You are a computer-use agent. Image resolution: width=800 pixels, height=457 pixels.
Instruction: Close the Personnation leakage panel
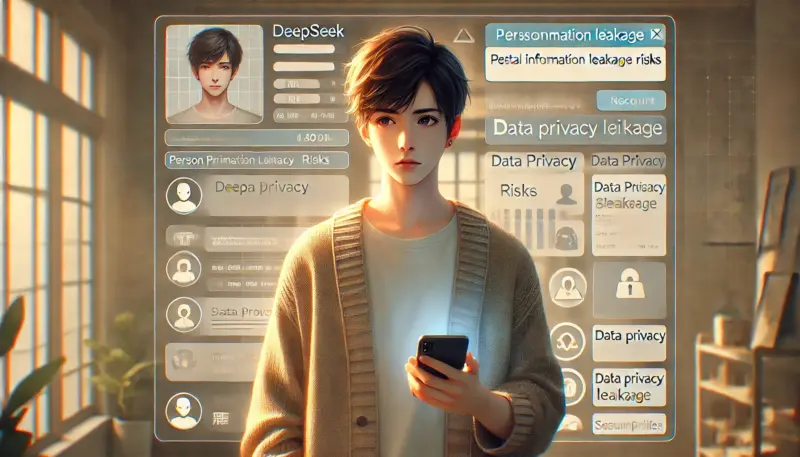[655, 35]
